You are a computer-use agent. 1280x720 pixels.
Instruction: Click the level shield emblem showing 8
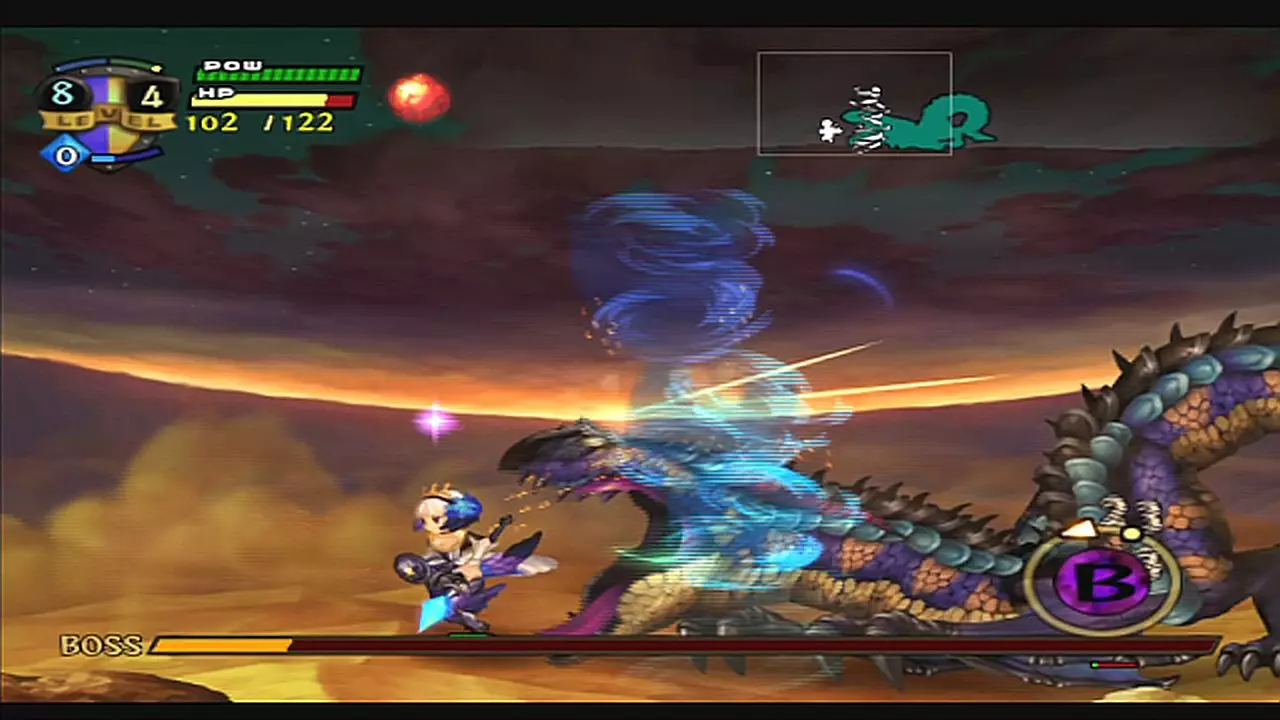[x=62, y=95]
